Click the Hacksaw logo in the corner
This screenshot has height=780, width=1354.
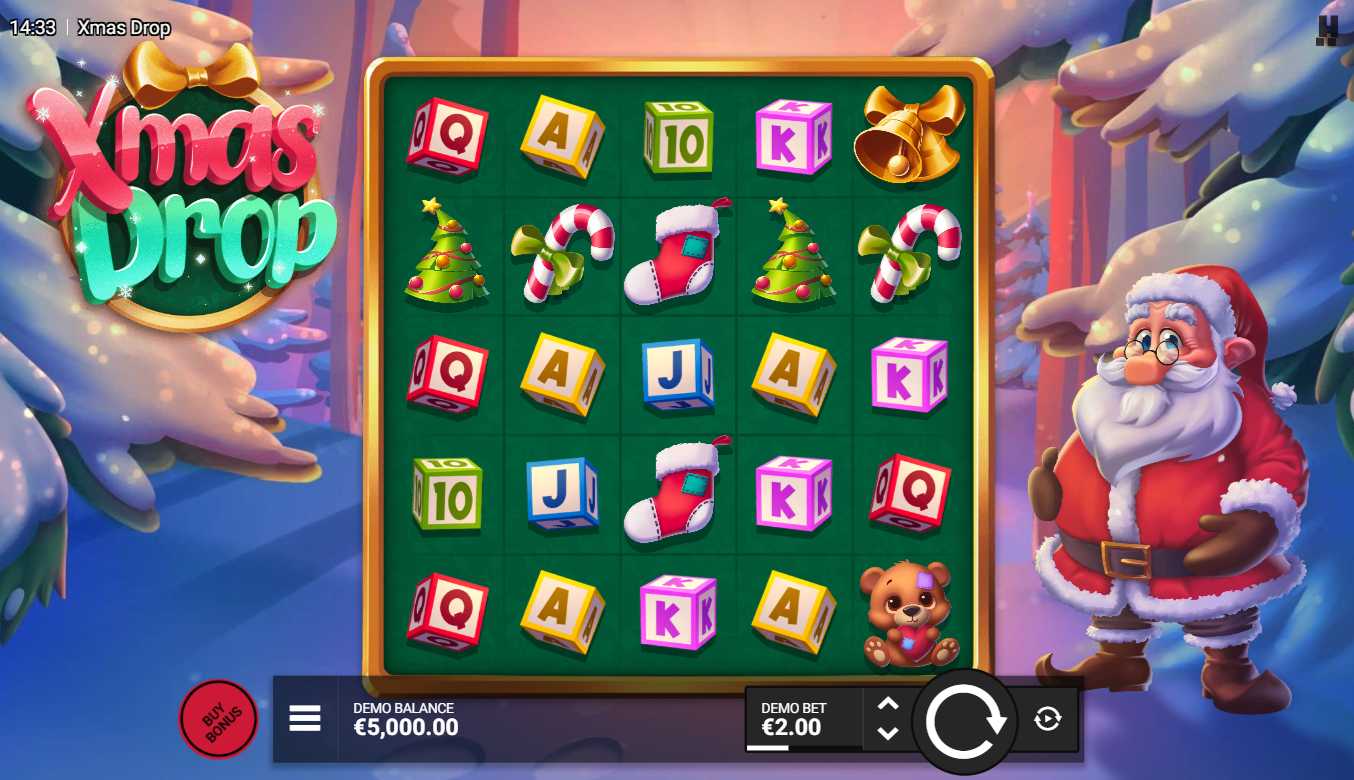point(1327,30)
